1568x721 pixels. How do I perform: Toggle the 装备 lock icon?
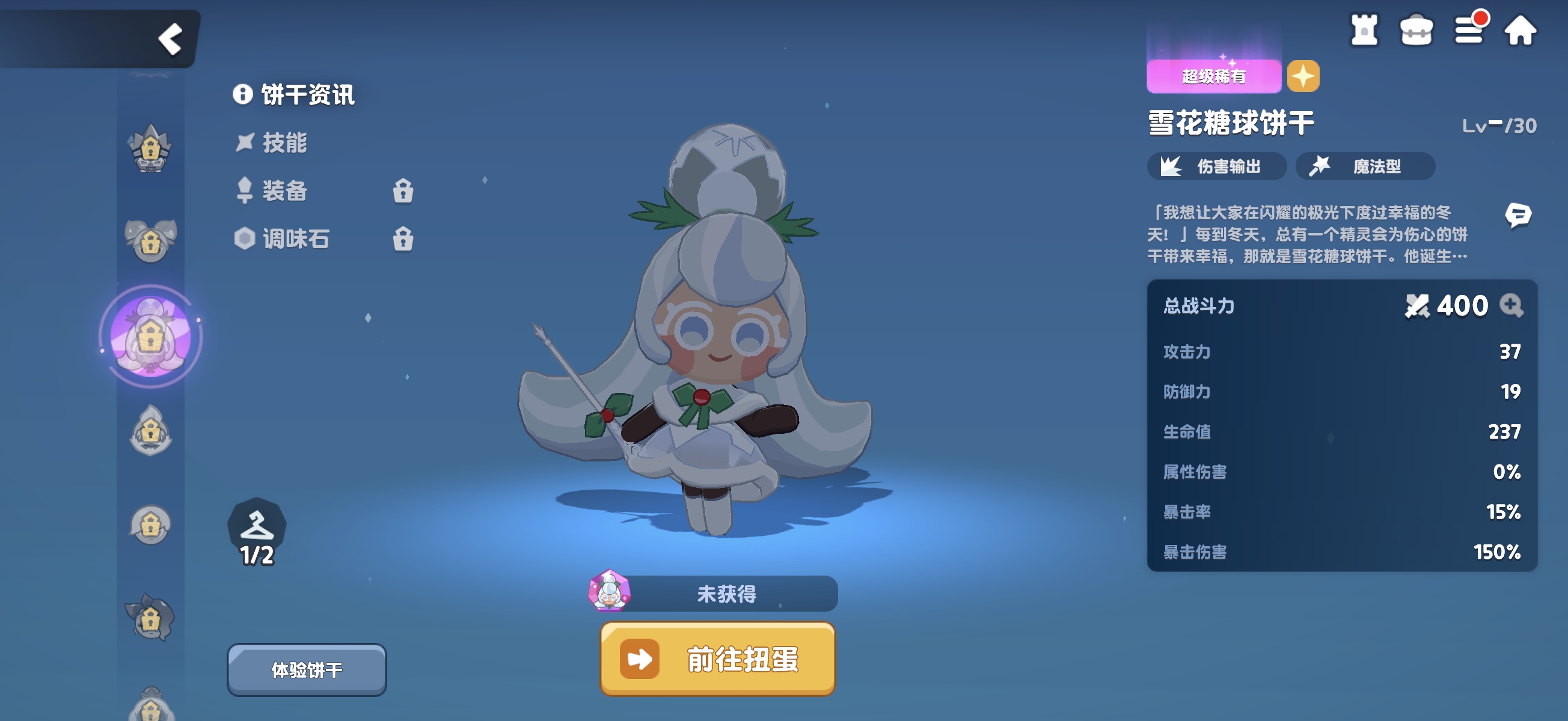[403, 192]
